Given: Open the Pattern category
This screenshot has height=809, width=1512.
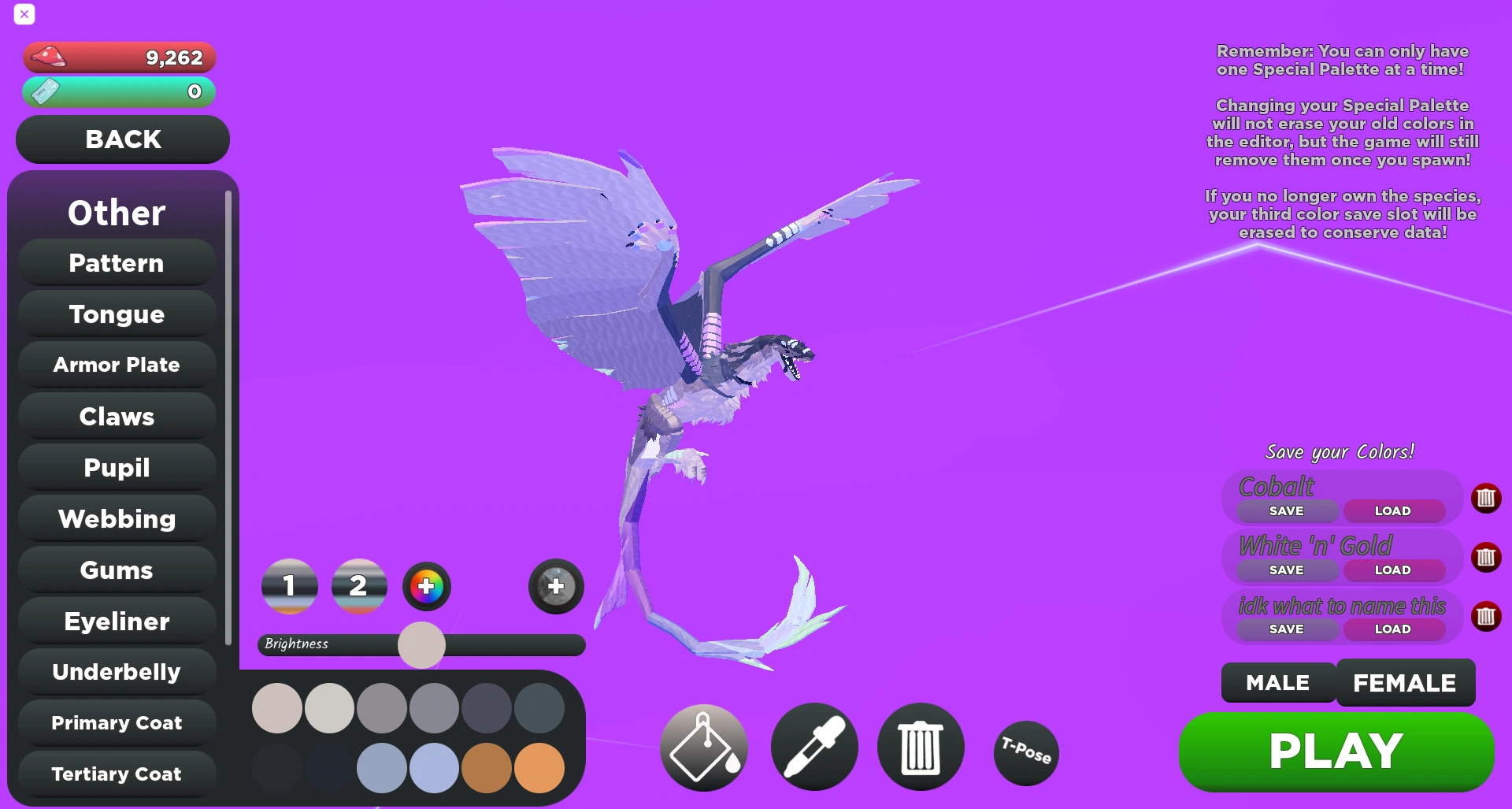Looking at the screenshot, I should tap(116, 262).
